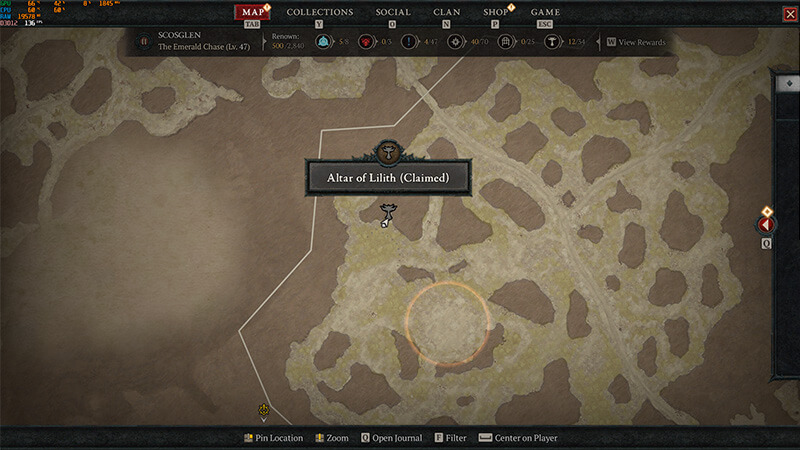Screen dimensions: 800x450
Task: Click the Pin Location option
Action: pyautogui.click(x=274, y=438)
